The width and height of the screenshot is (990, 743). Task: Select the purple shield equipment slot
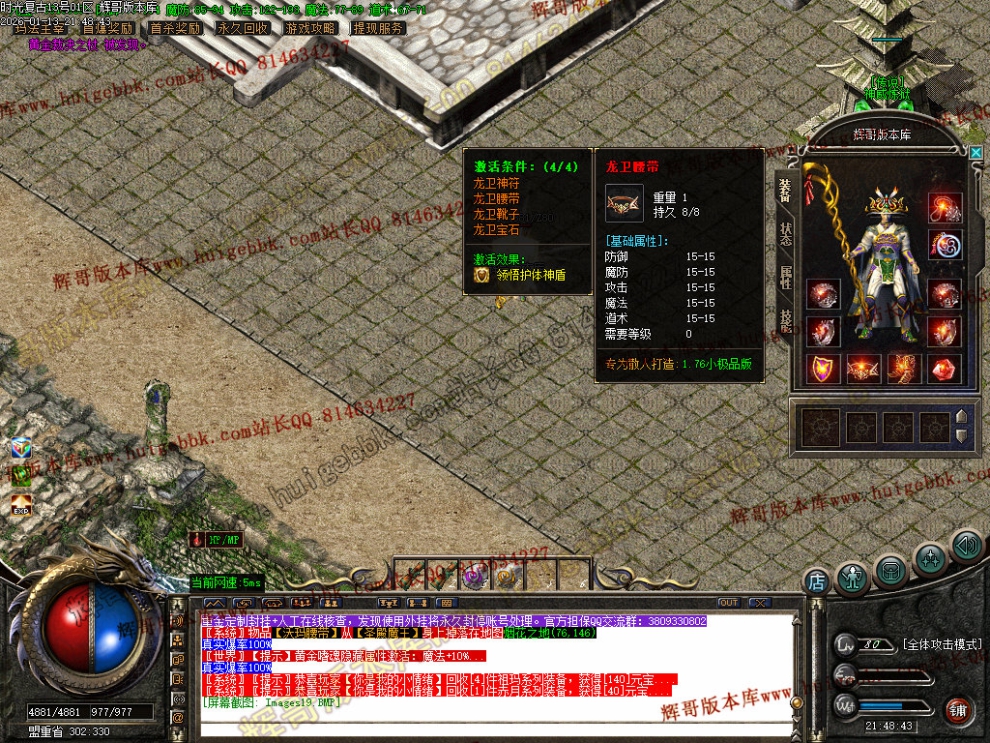pos(824,368)
